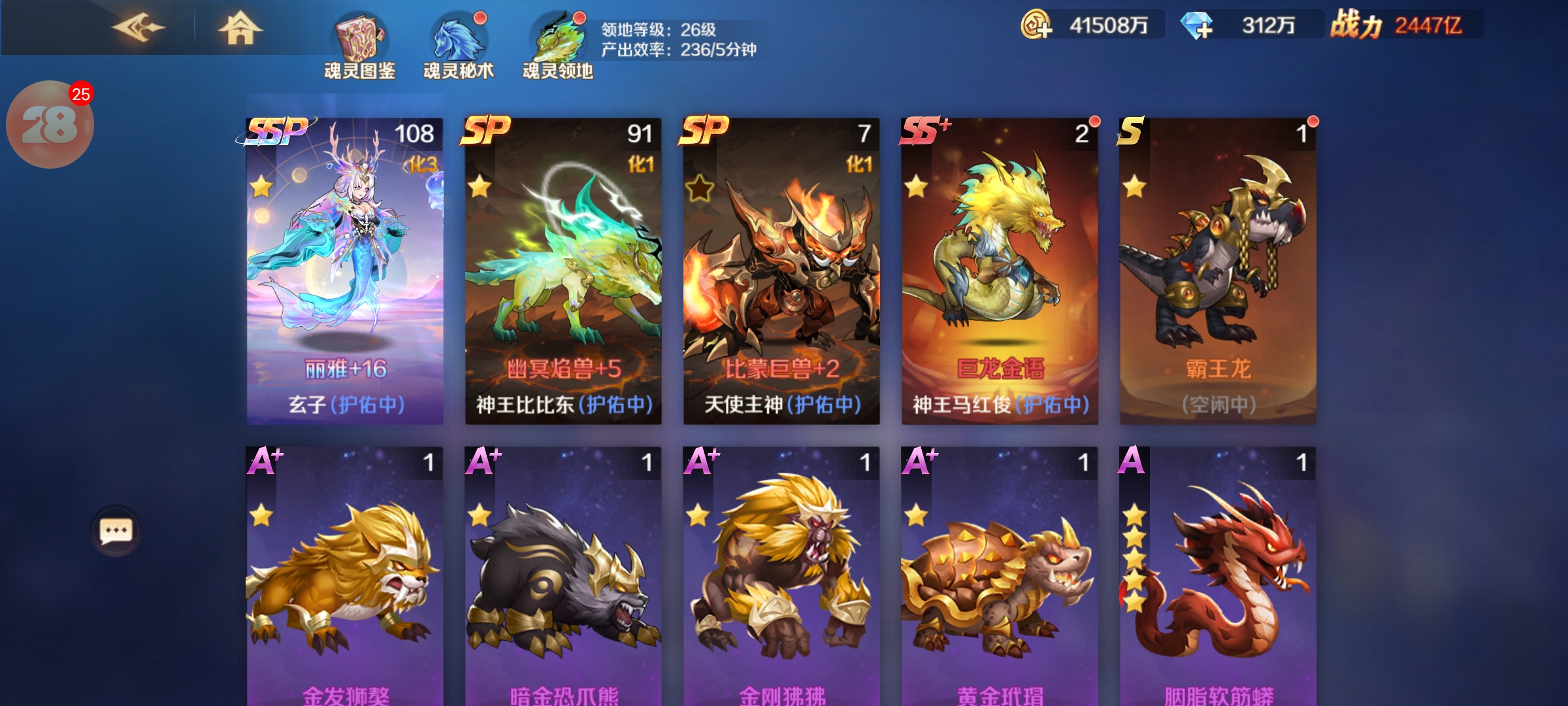
Task: Open 魂灵秘术 secret arts menu
Action: (459, 46)
